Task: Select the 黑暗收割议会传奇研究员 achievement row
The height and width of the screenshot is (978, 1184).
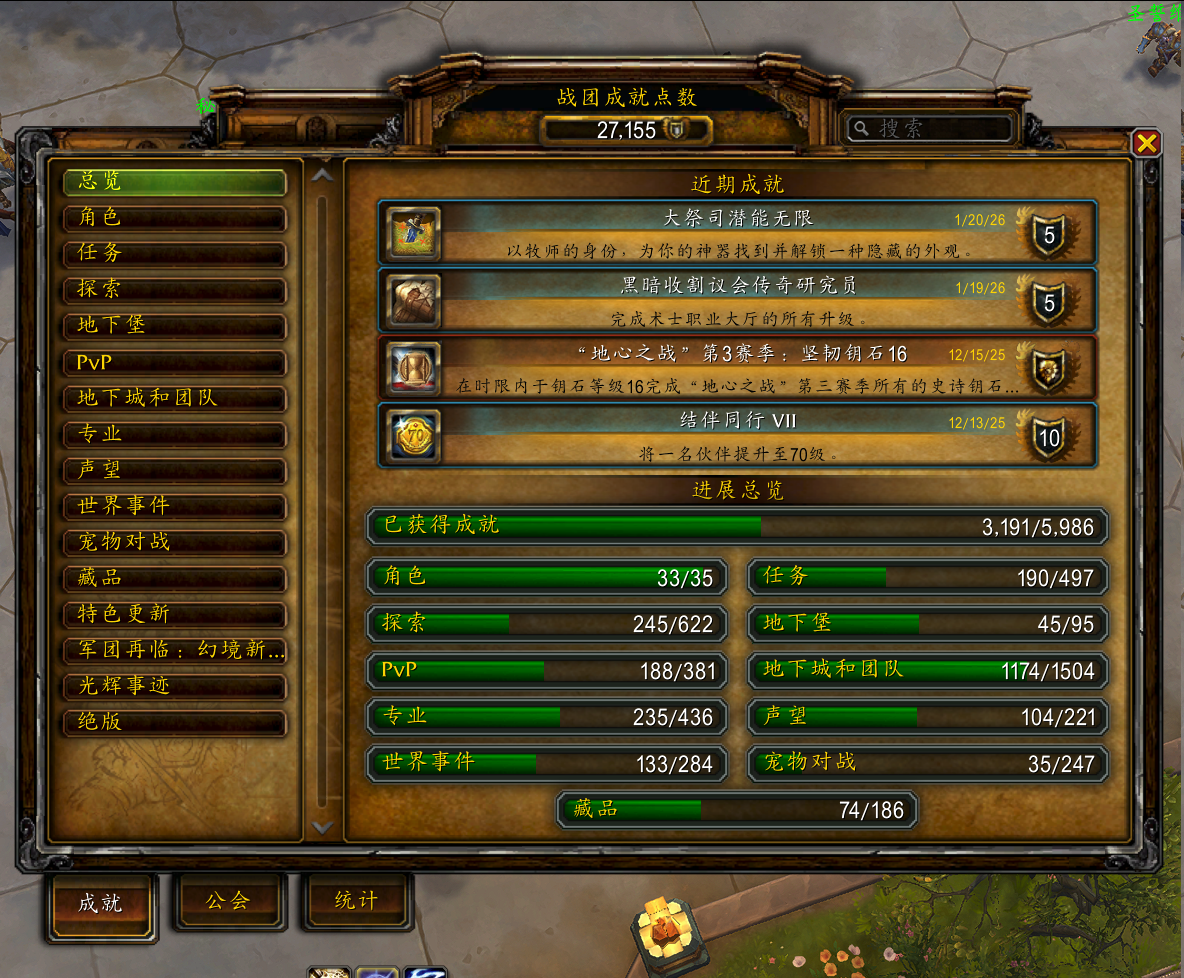Action: pos(736,300)
